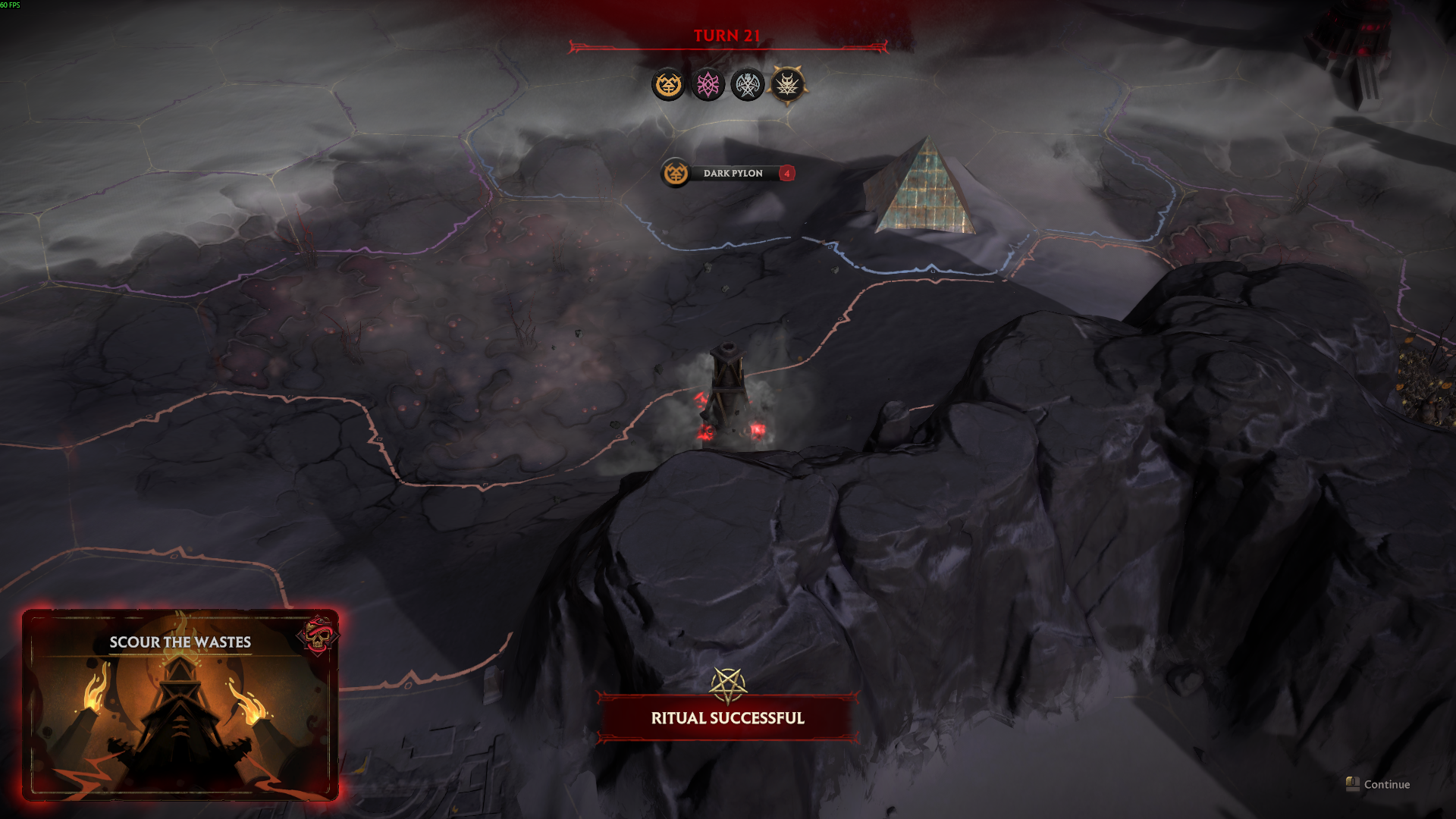The width and height of the screenshot is (1456, 819).
Task: Open the Scour the Wastes ritual card
Action: click(180, 704)
